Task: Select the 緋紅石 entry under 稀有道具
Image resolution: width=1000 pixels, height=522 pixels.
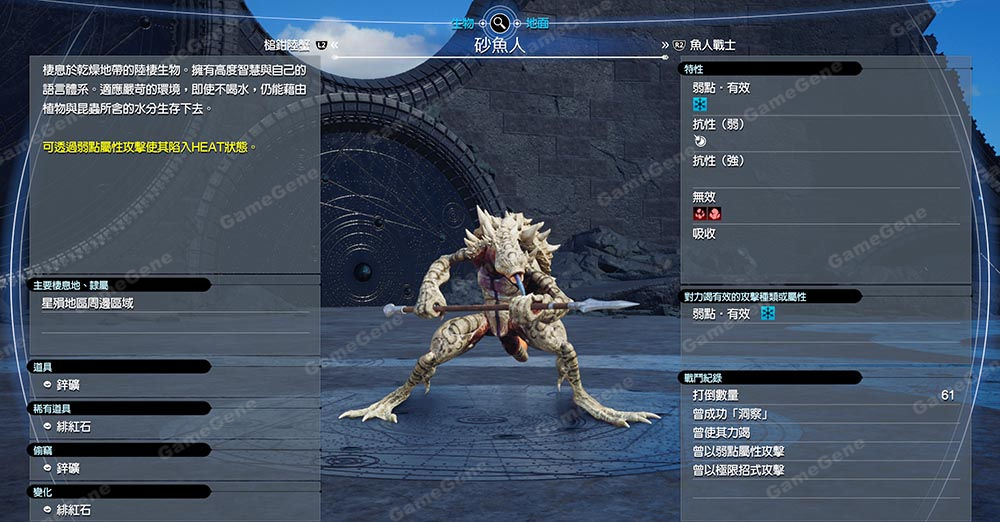Action: click(x=73, y=427)
